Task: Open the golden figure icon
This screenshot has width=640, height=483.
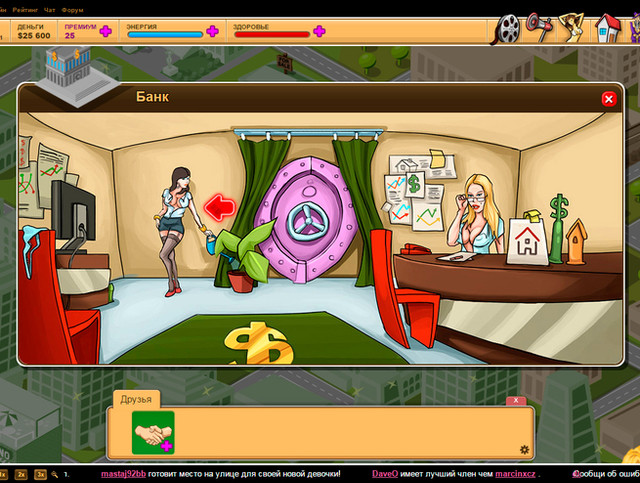Action: click(x=573, y=25)
